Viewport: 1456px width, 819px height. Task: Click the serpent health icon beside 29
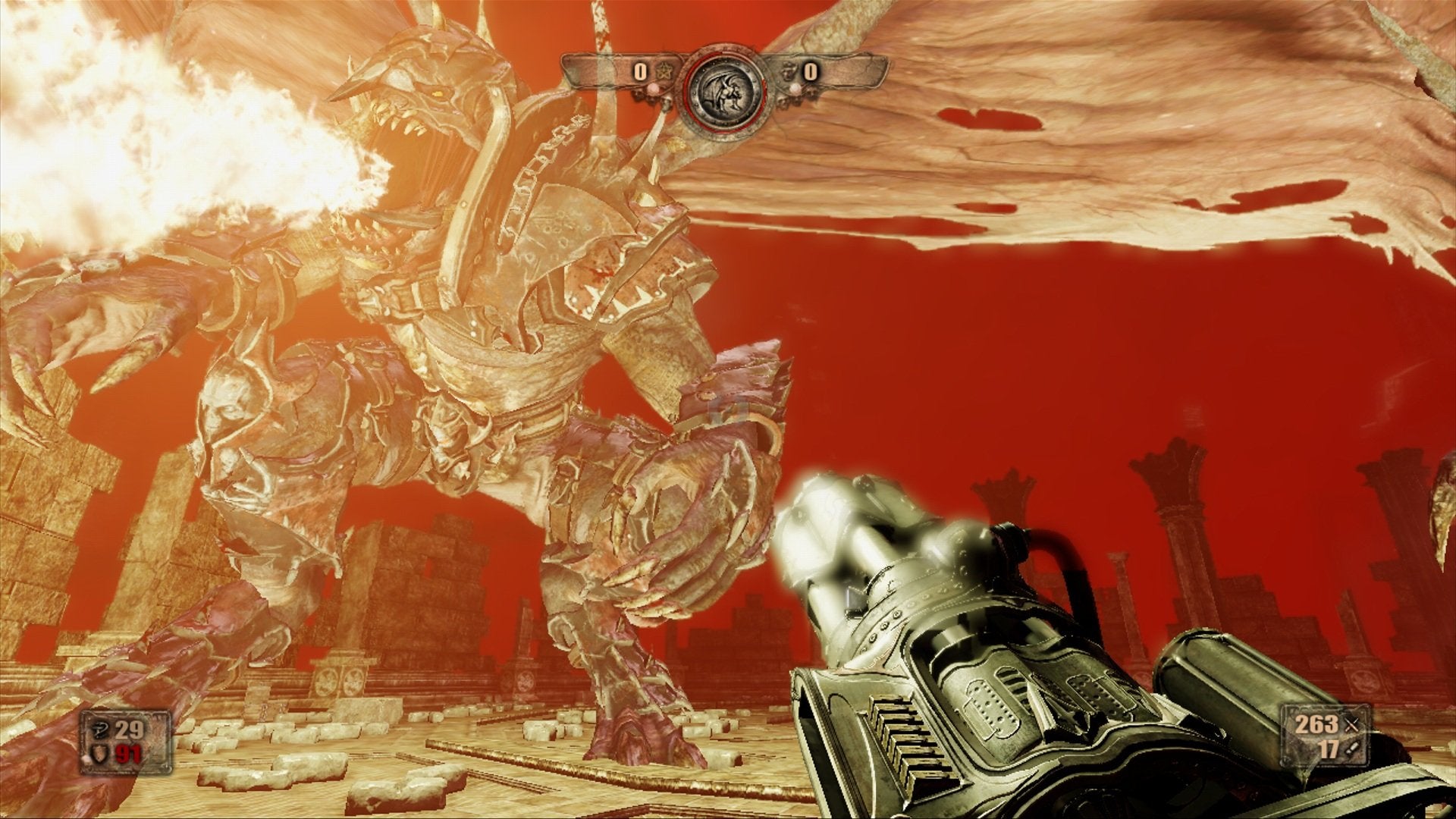(99, 730)
